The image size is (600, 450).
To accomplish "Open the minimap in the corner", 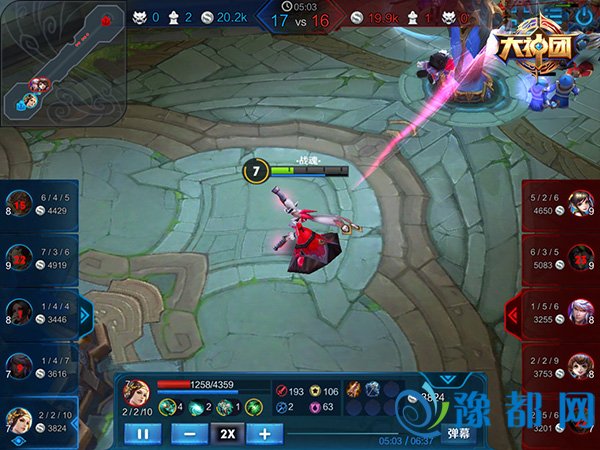I will 63,62.
